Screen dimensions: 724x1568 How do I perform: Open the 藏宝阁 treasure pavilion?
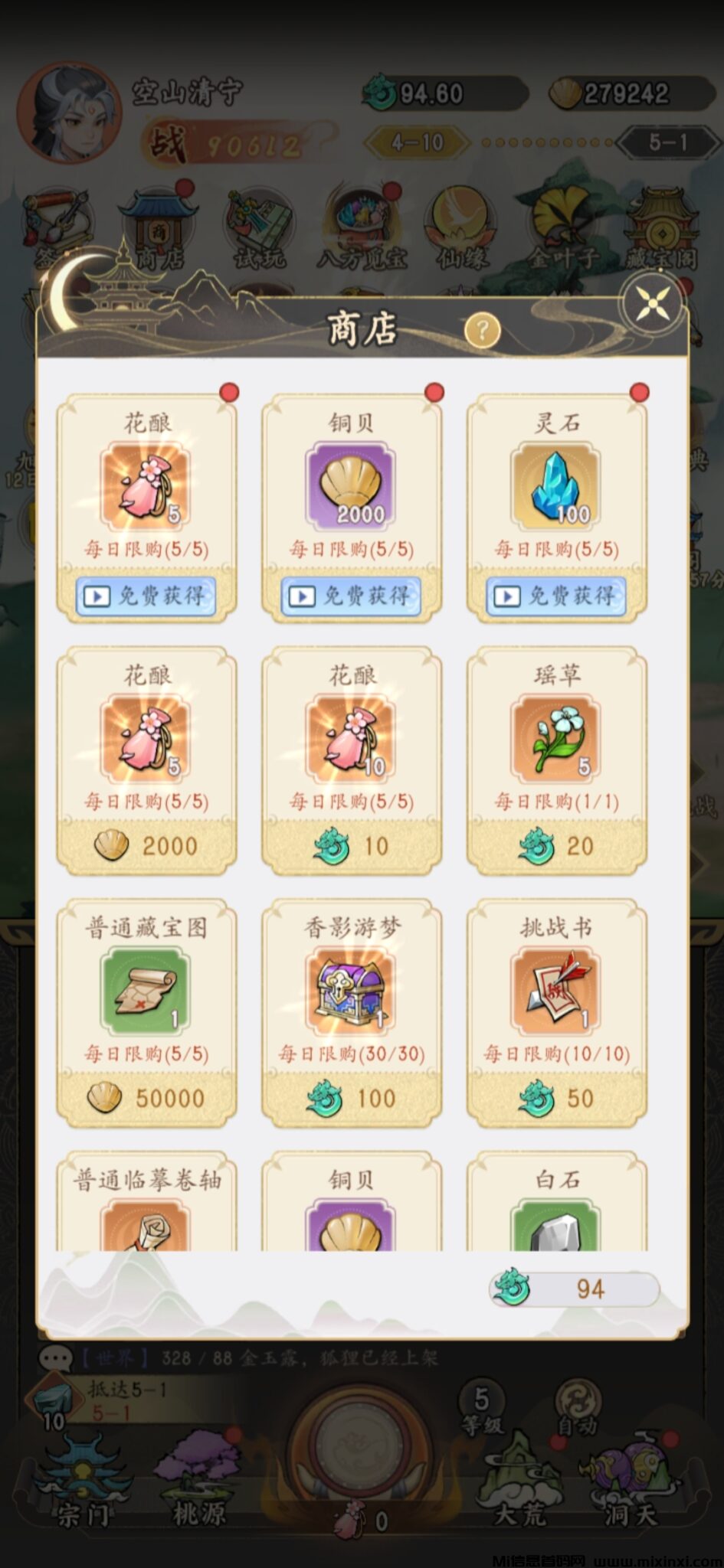pyautogui.click(x=661, y=230)
